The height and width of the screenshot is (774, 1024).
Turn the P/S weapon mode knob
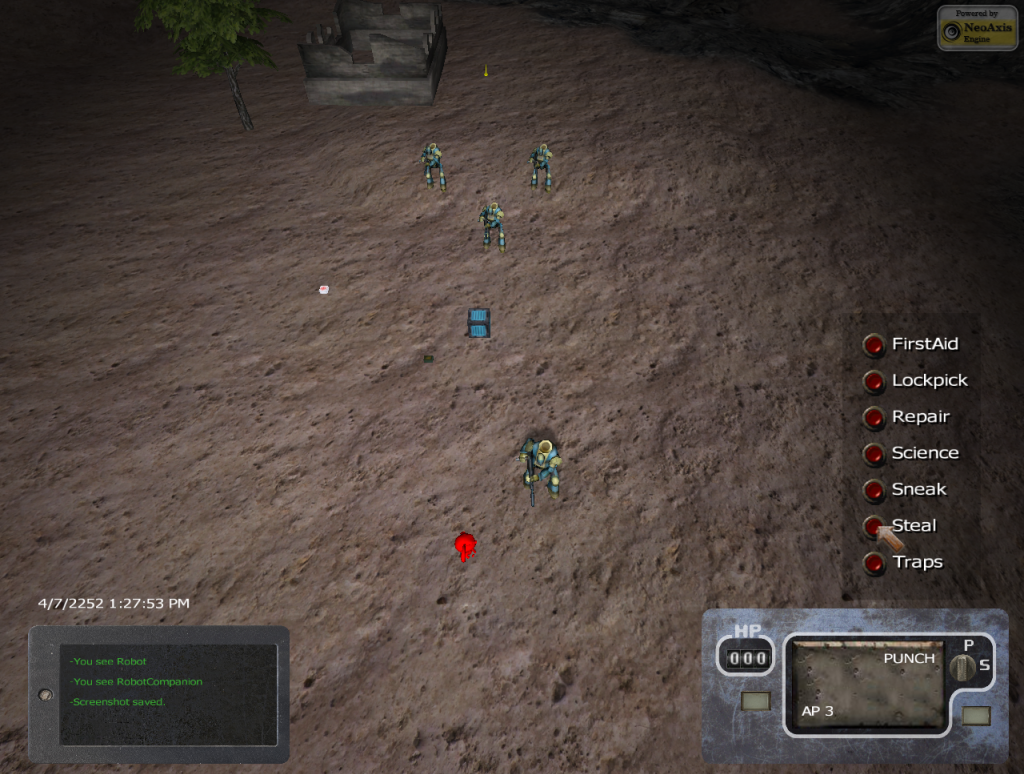[966, 667]
